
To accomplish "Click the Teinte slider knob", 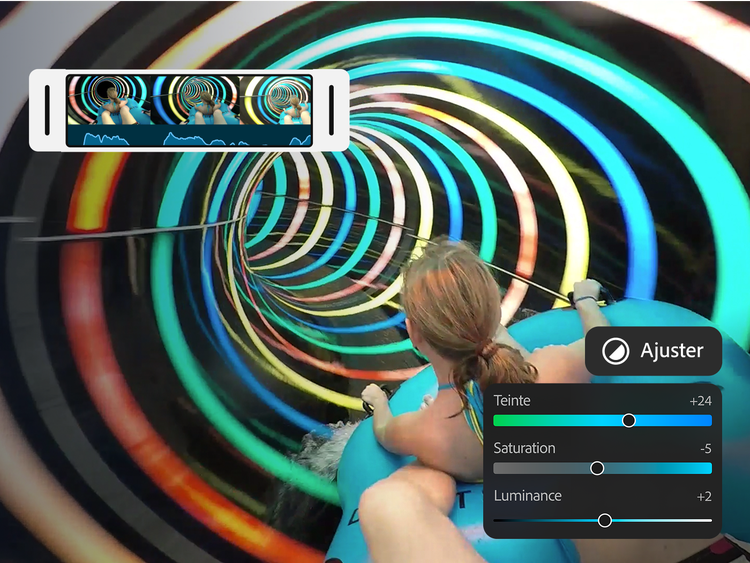I will pos(629,420).
